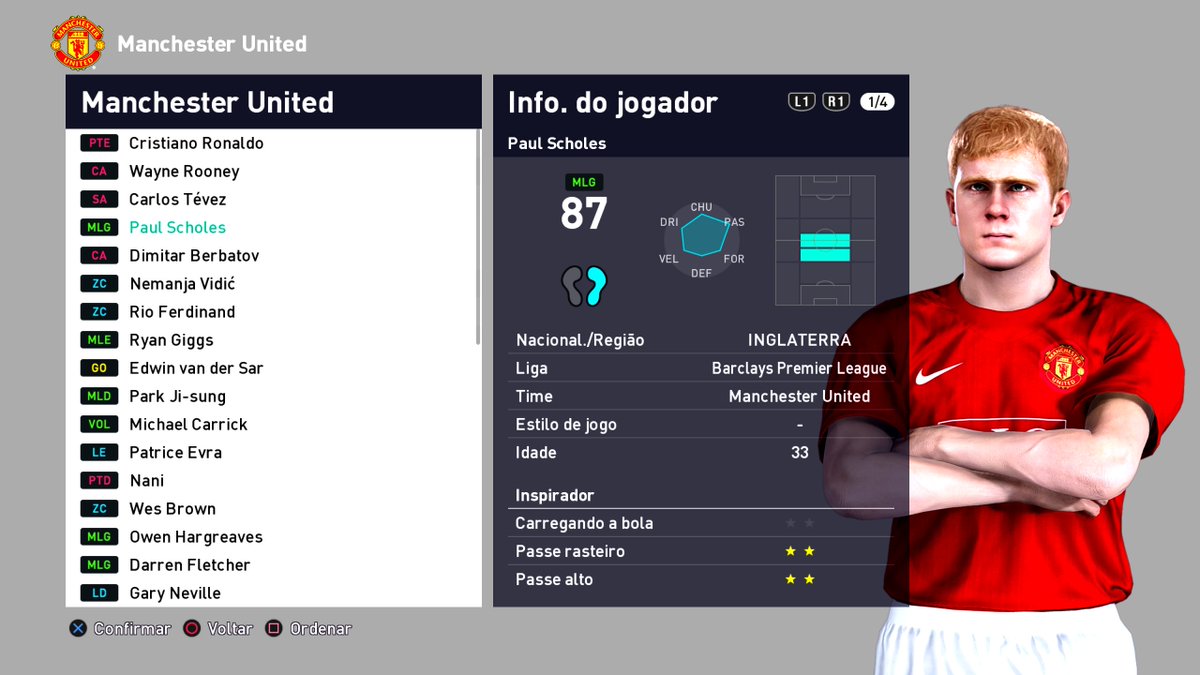Click the highlighted Paul Scholes entry
1200x675 pixels.
178,227
